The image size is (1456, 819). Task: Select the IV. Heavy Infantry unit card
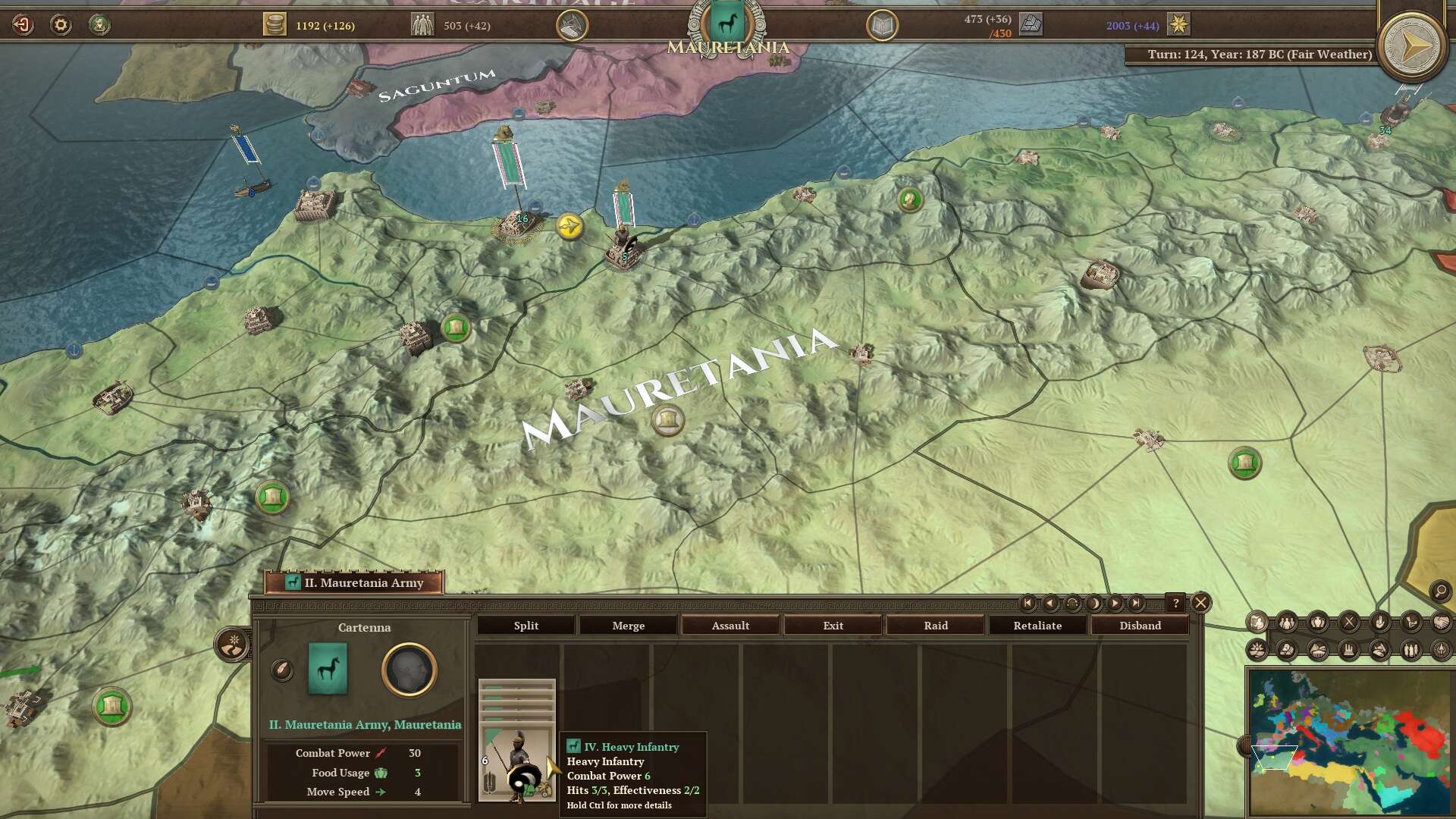pos(516,740)
